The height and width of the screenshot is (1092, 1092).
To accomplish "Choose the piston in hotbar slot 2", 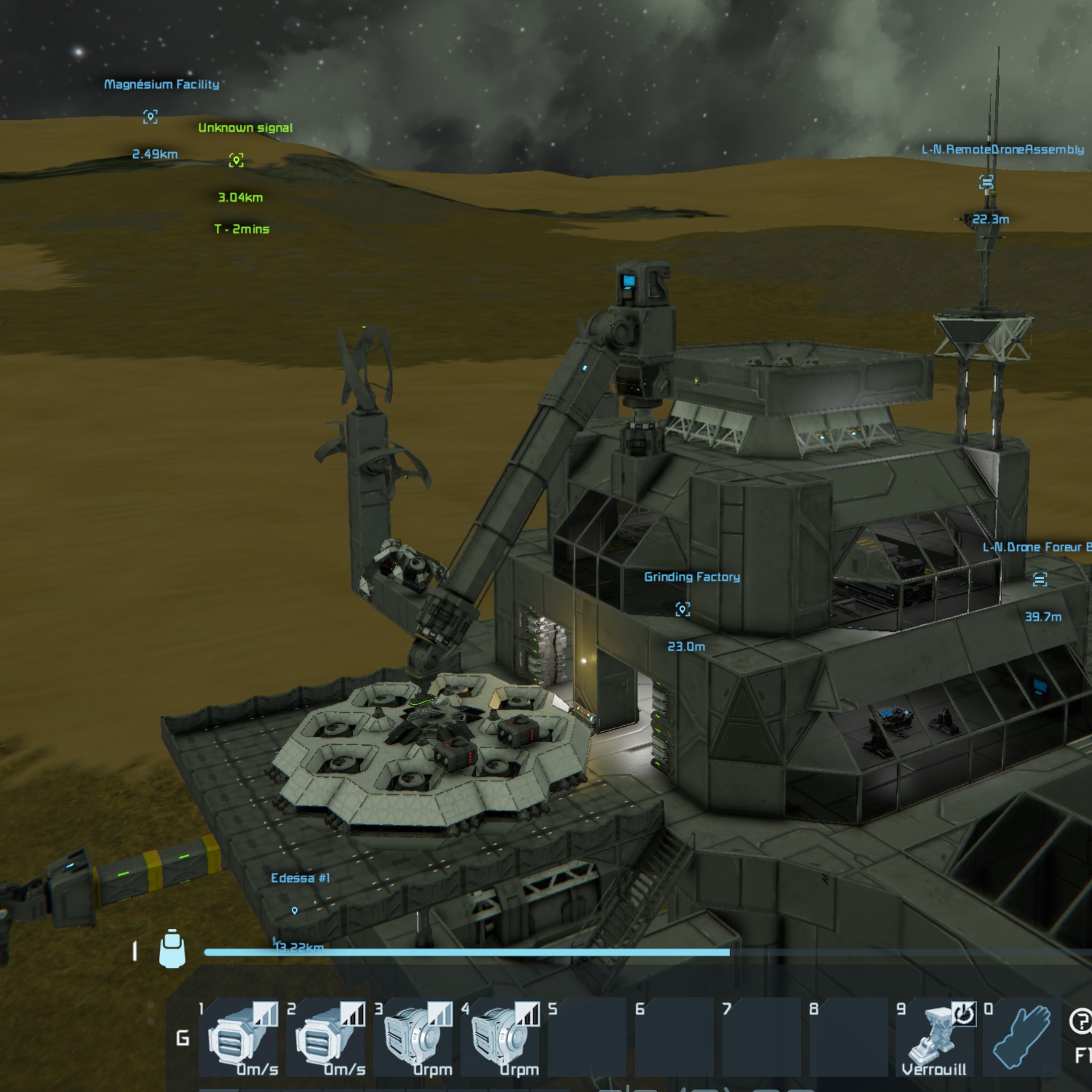I will [324, 1037].
